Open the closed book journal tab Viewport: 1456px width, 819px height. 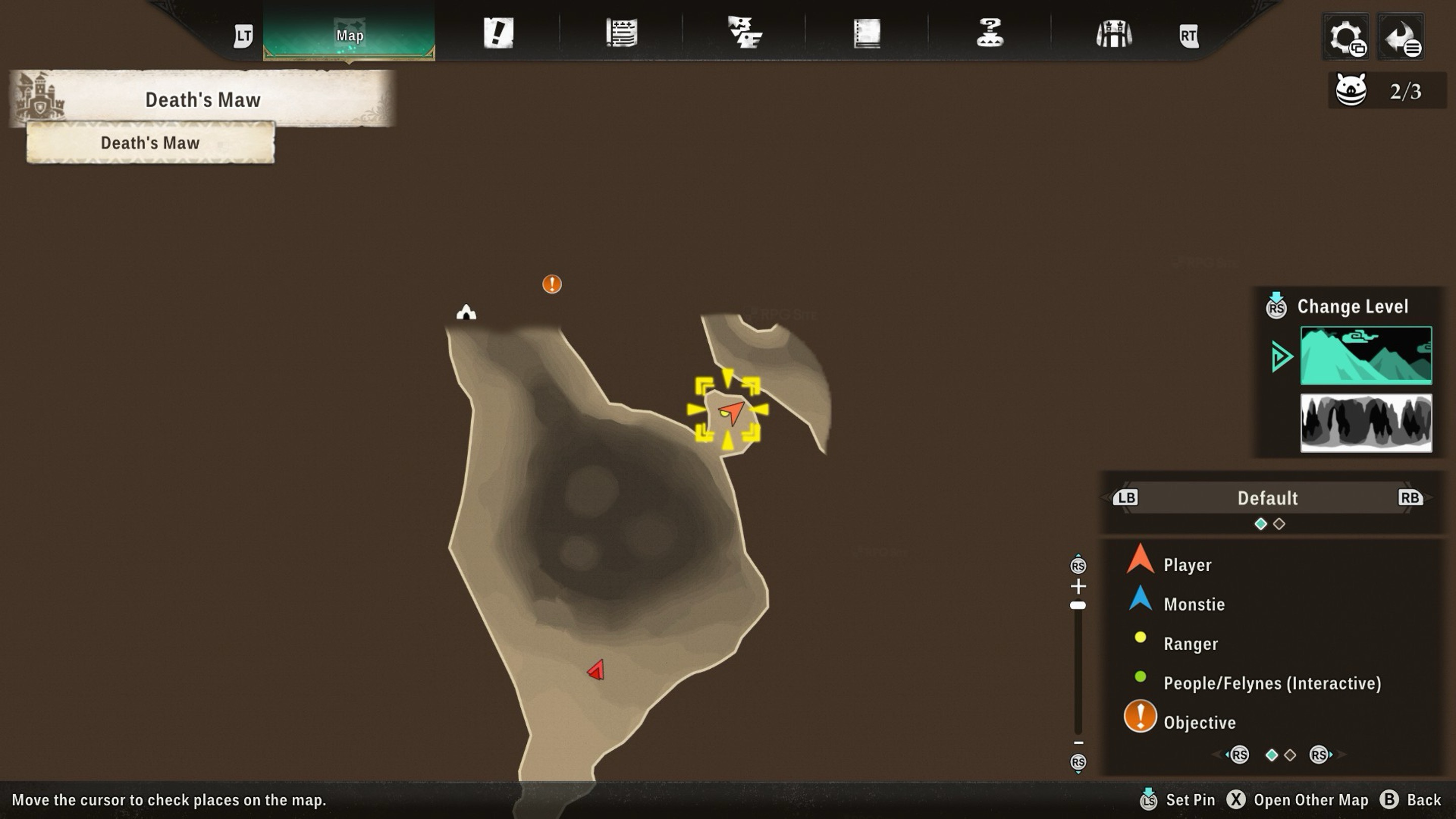pos(867,33)
